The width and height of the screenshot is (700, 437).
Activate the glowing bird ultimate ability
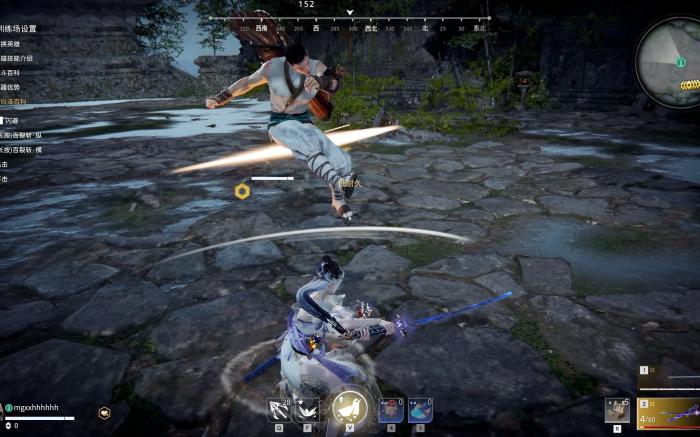pyautogui.click(x=349, y=406)
